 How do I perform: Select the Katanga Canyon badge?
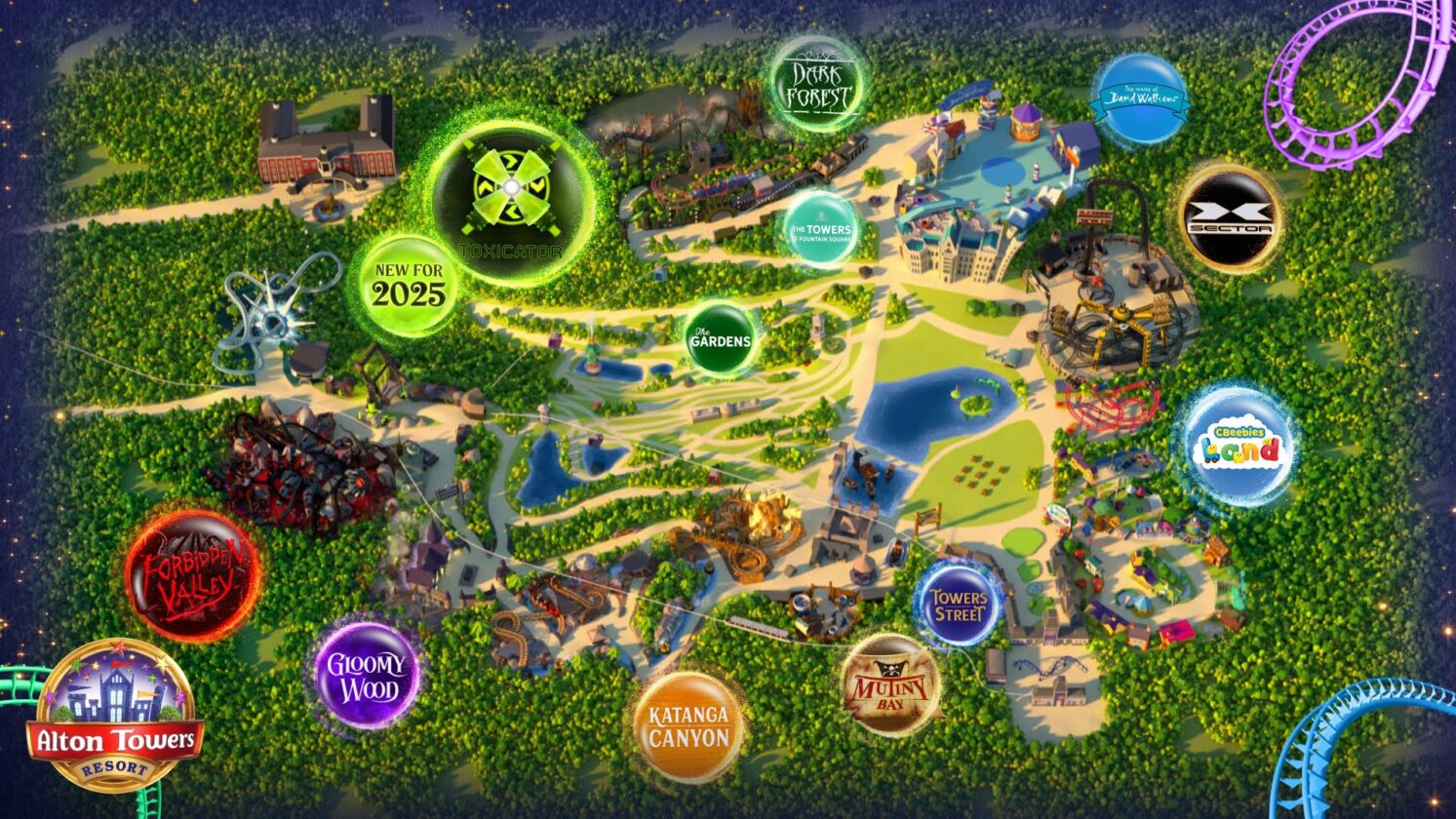click(689, 722)
